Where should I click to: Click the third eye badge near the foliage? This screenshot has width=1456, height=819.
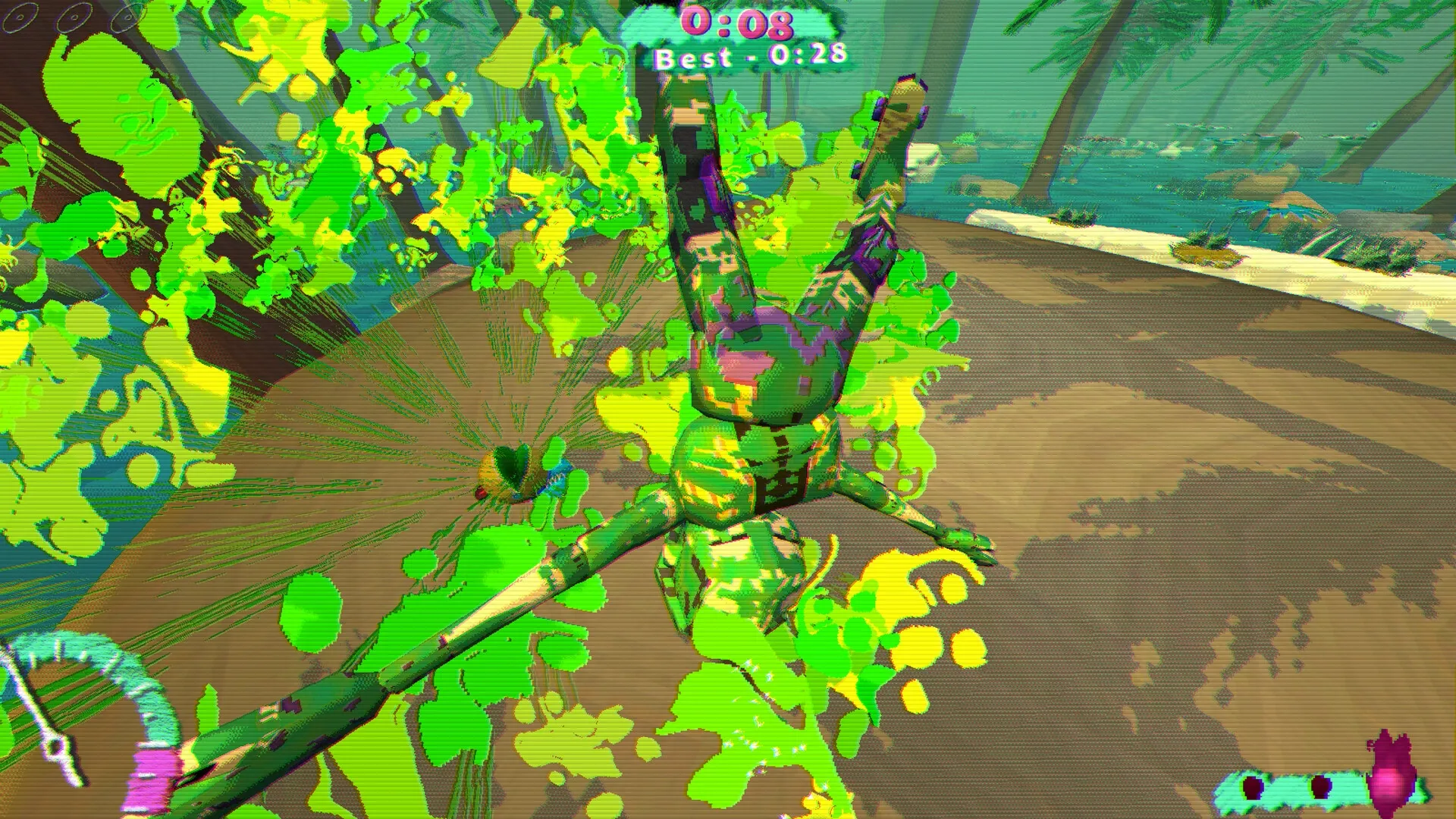tap(127, 17)
